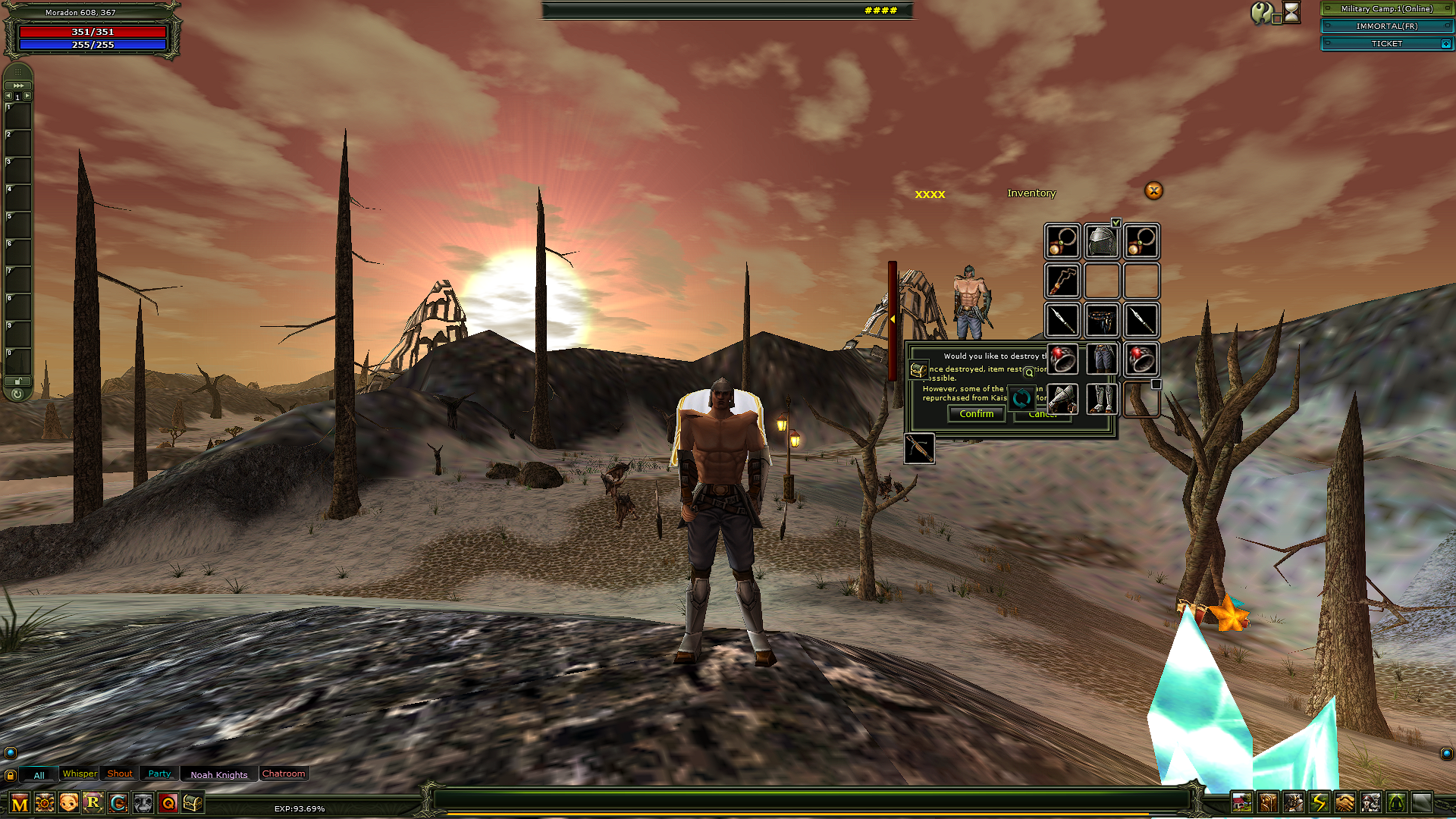
Task: Switch to the Shout chat tab
Action: tap(120, 773)
